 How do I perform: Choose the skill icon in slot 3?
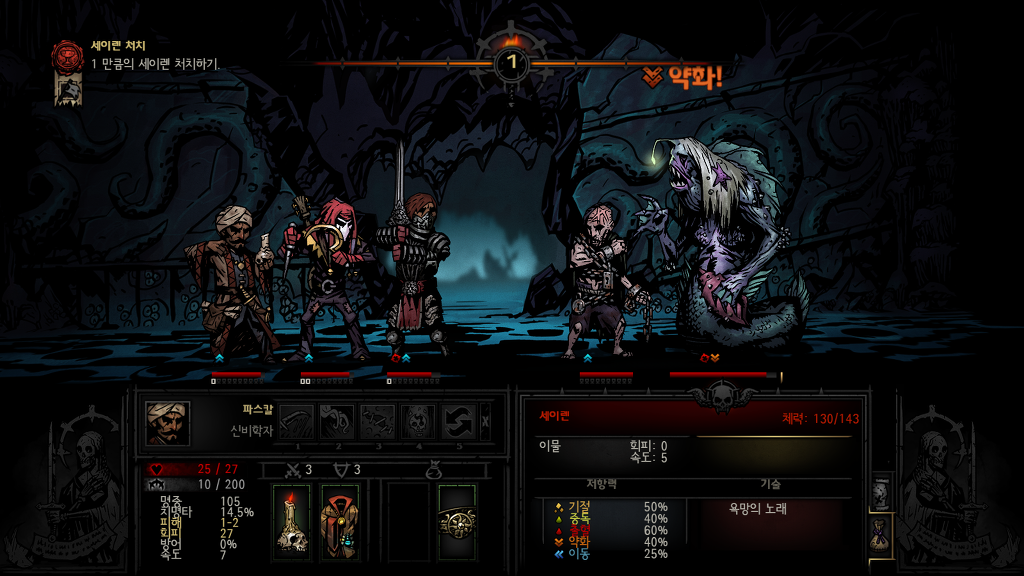(x=377, y=422)
